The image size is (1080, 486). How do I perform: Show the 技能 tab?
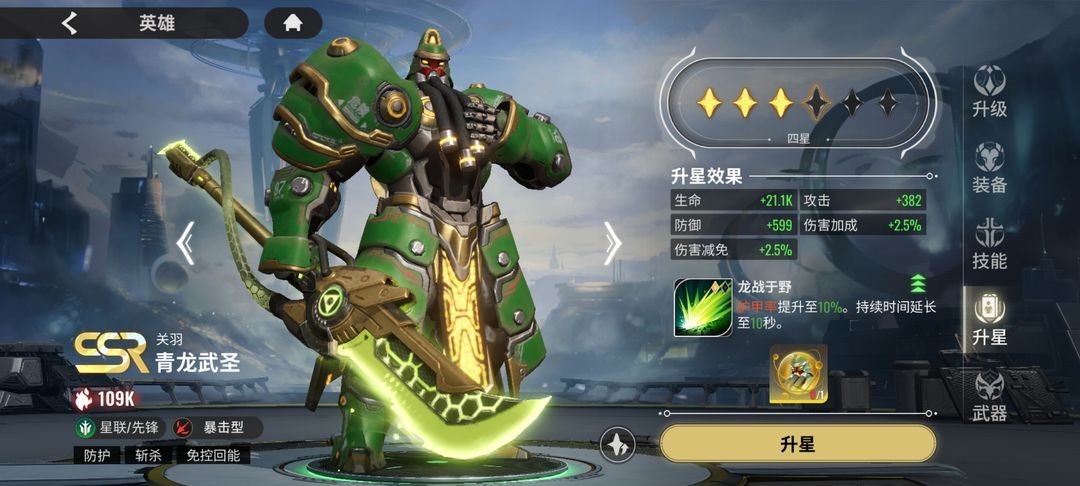989,244
